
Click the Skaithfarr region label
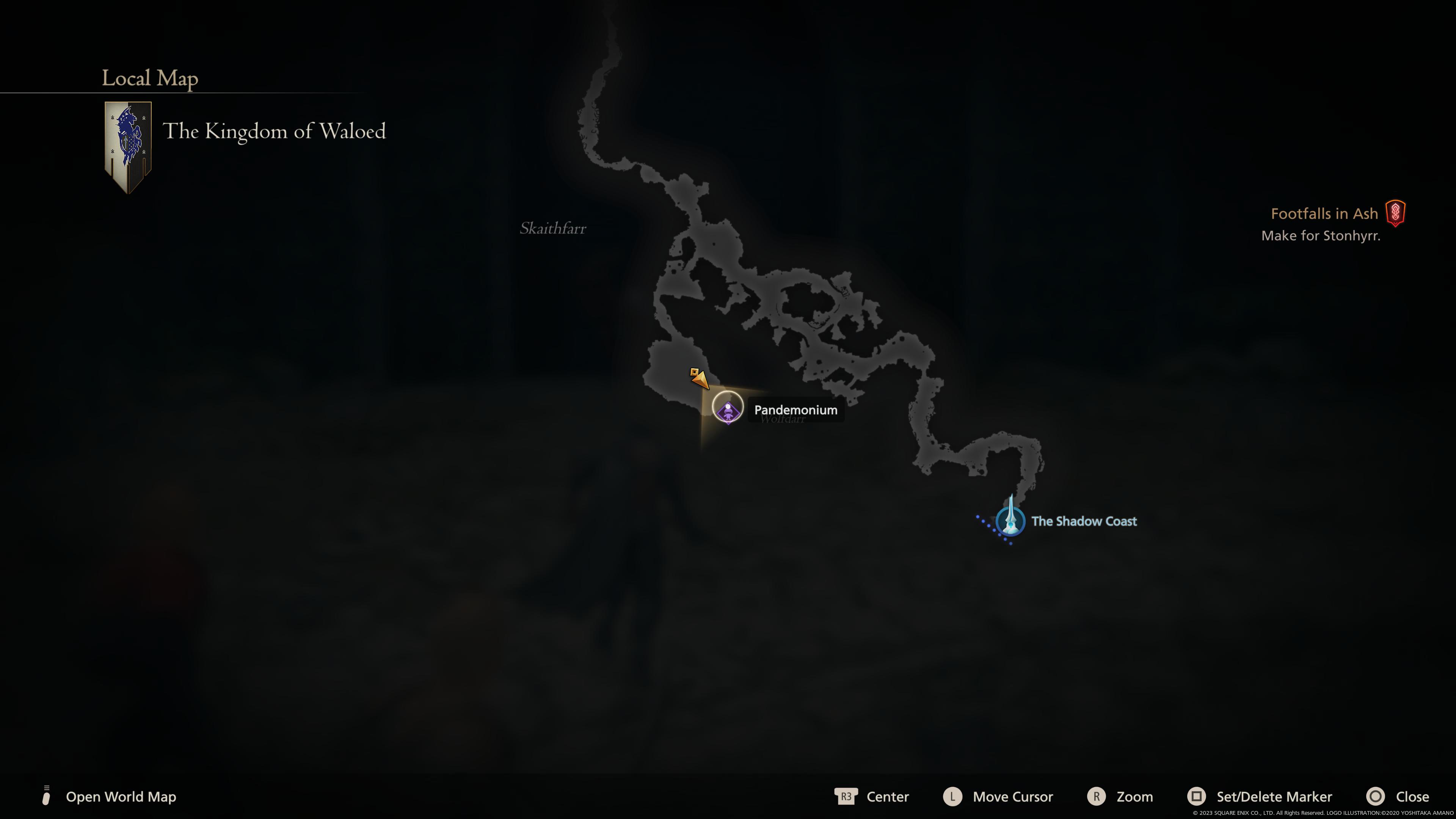[x=553, y=228]
